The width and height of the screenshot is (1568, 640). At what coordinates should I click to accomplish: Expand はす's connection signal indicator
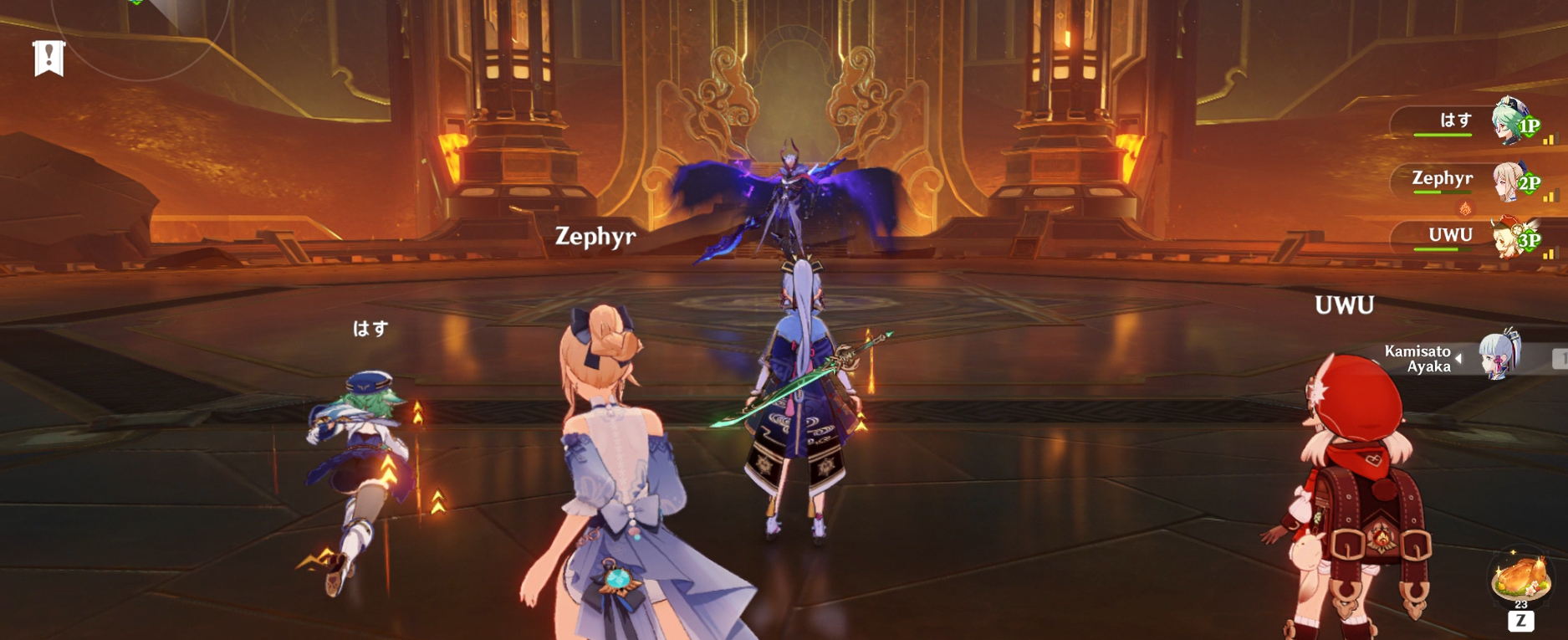1550,138
